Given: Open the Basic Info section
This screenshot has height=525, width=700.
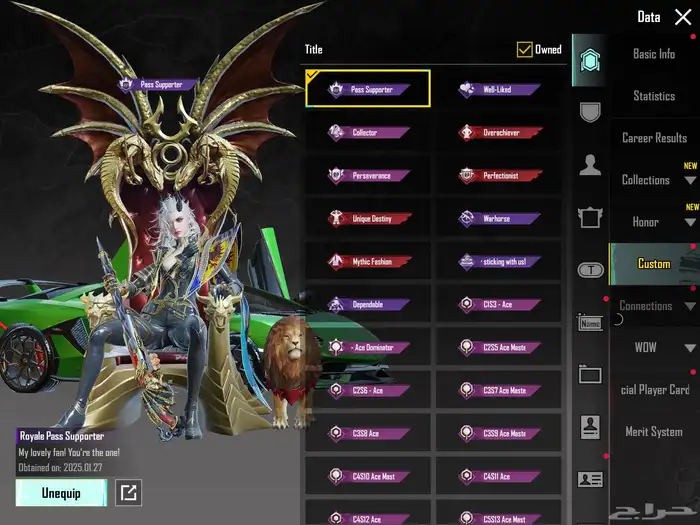Looking at the screenshot, I should [654, 54].
